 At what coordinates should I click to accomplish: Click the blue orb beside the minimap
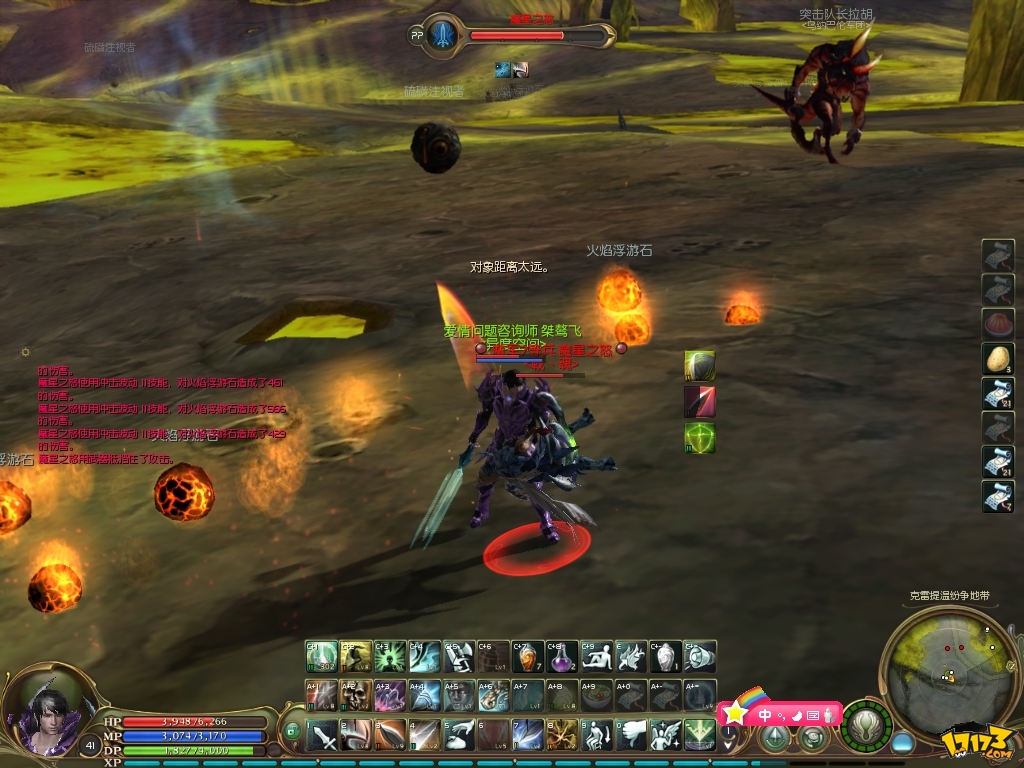tap(903, 743)
